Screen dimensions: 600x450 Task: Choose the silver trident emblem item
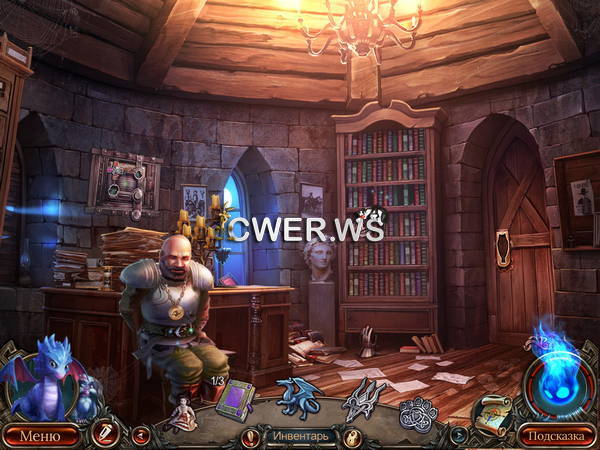pyautogui.click(x=363, y=399)
